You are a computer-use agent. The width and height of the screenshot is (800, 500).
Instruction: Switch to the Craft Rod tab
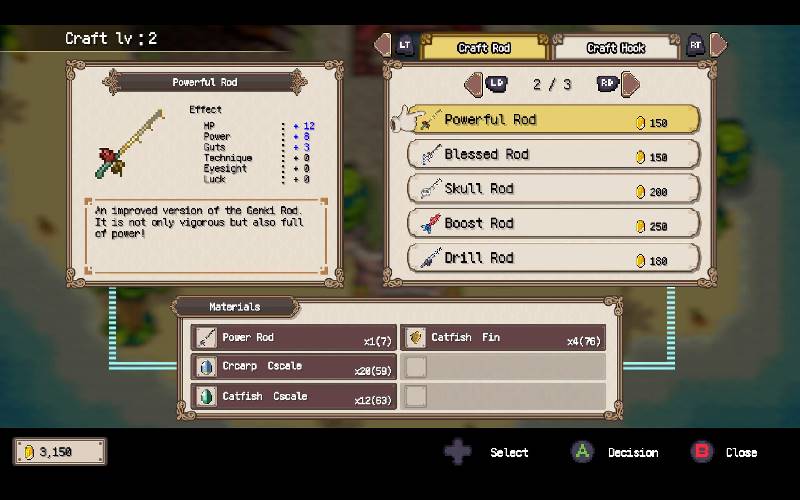(485, 48)
